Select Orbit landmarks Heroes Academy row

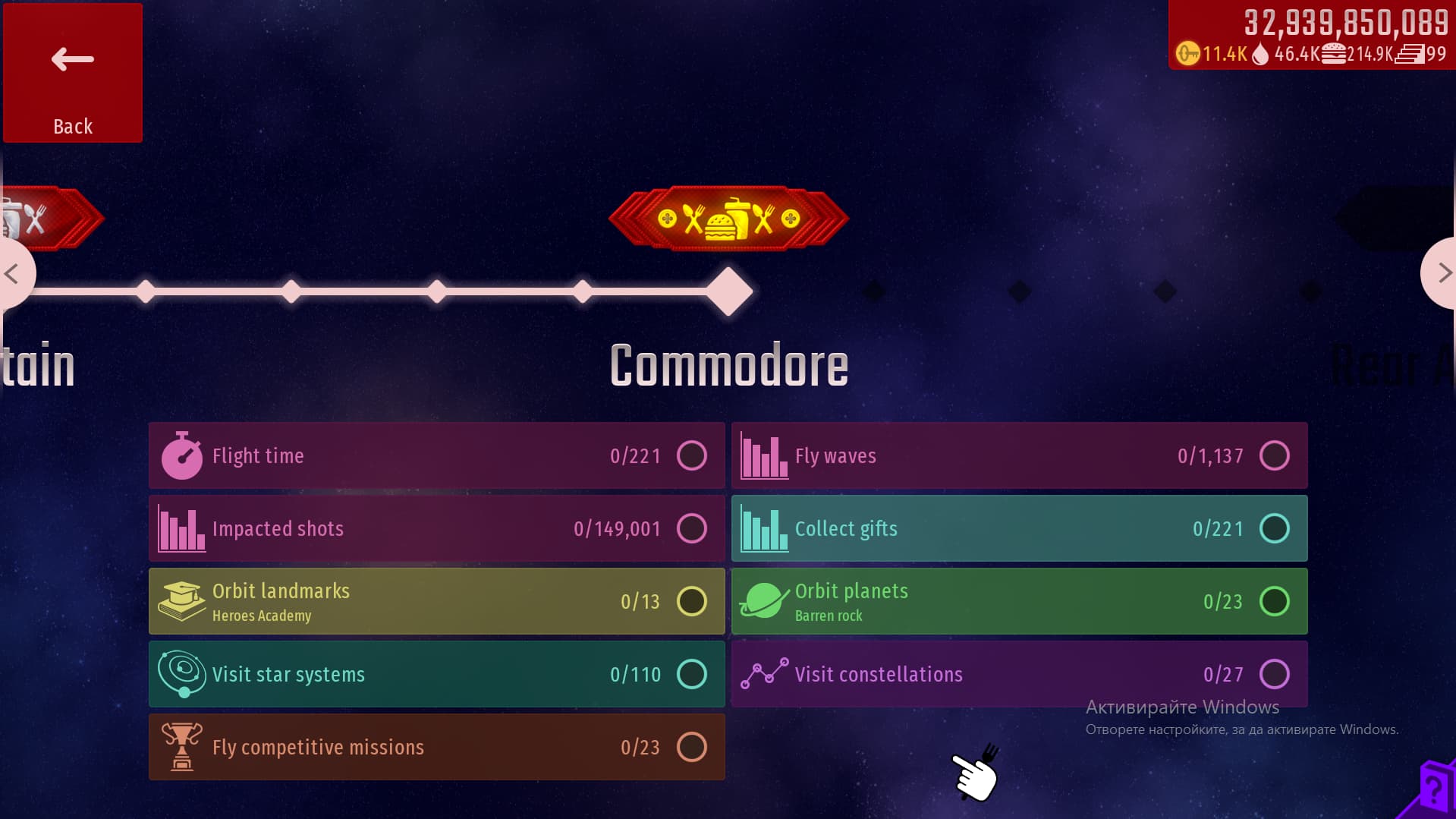[436, 601]
